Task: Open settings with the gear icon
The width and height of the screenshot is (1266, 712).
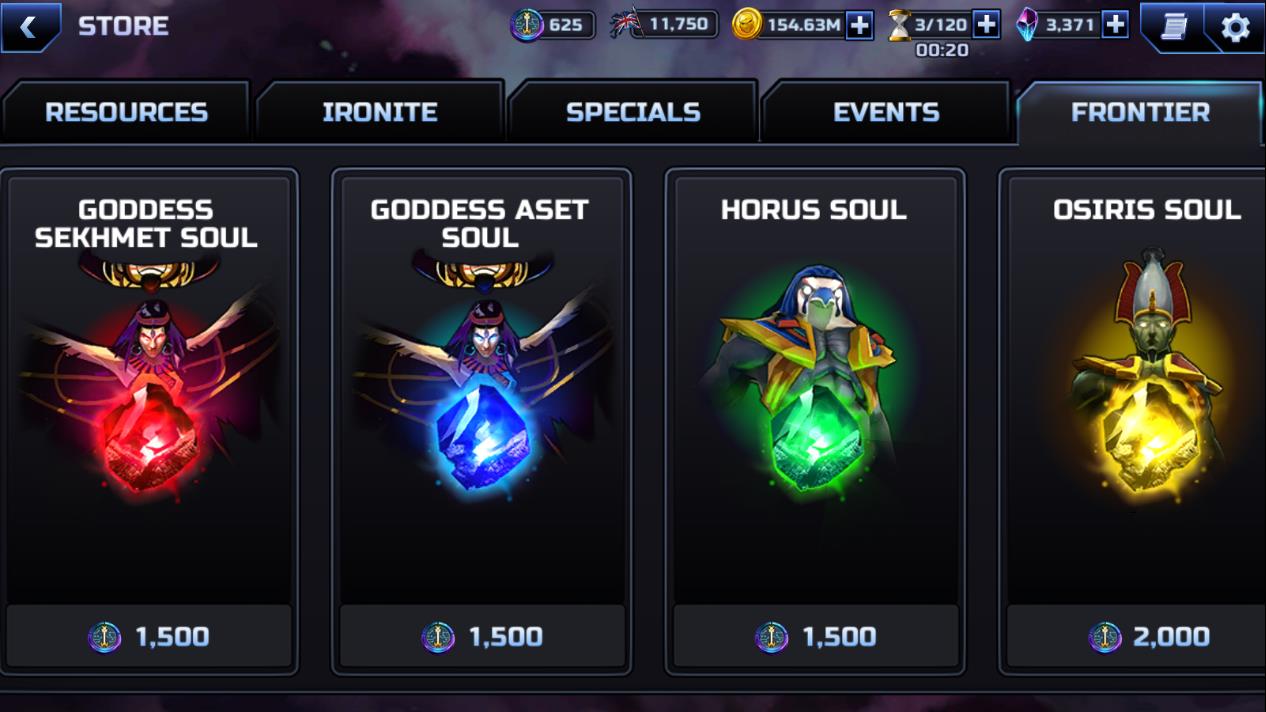Action: [1236, 27]
